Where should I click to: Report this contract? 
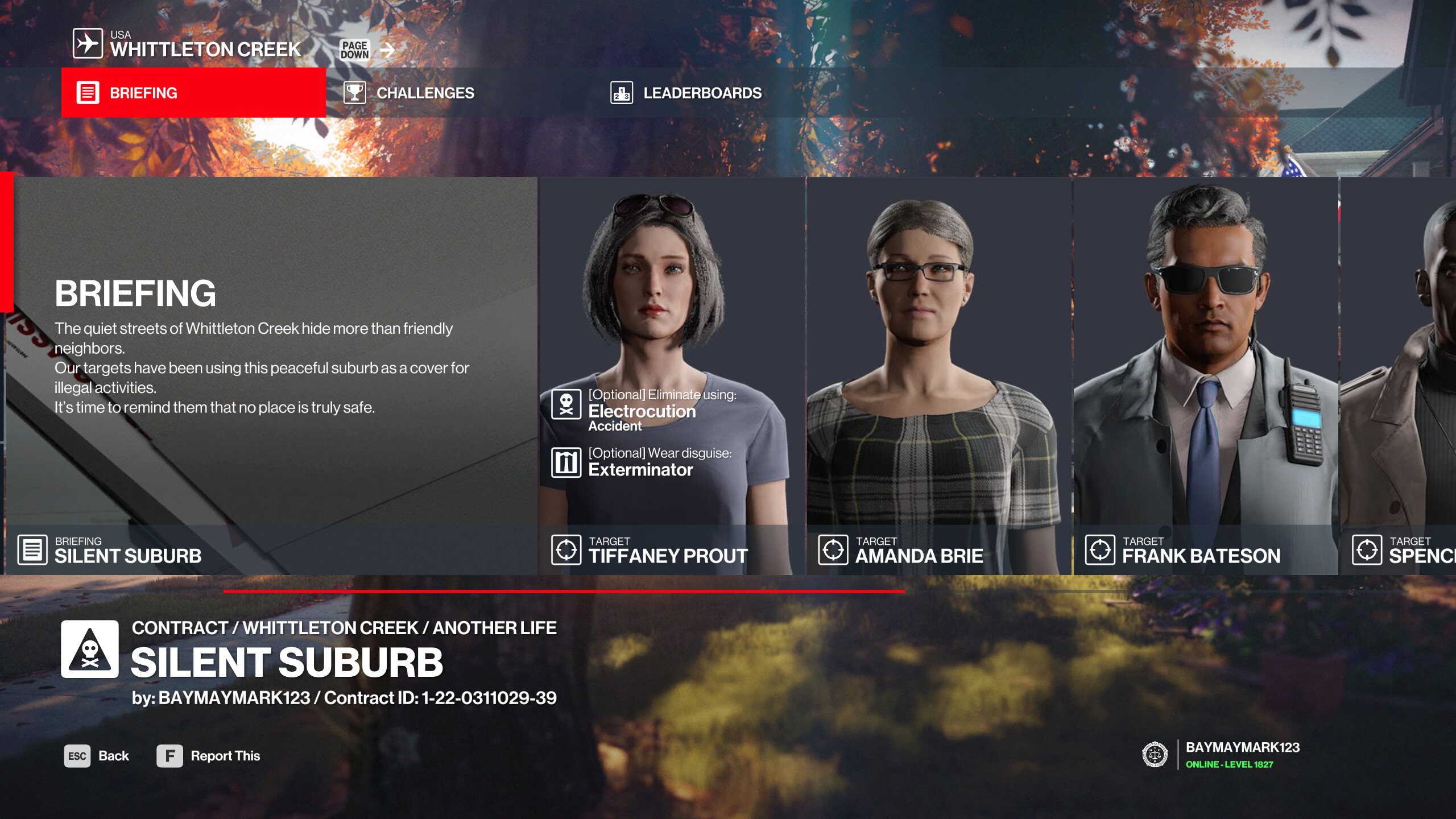point(209,756)
